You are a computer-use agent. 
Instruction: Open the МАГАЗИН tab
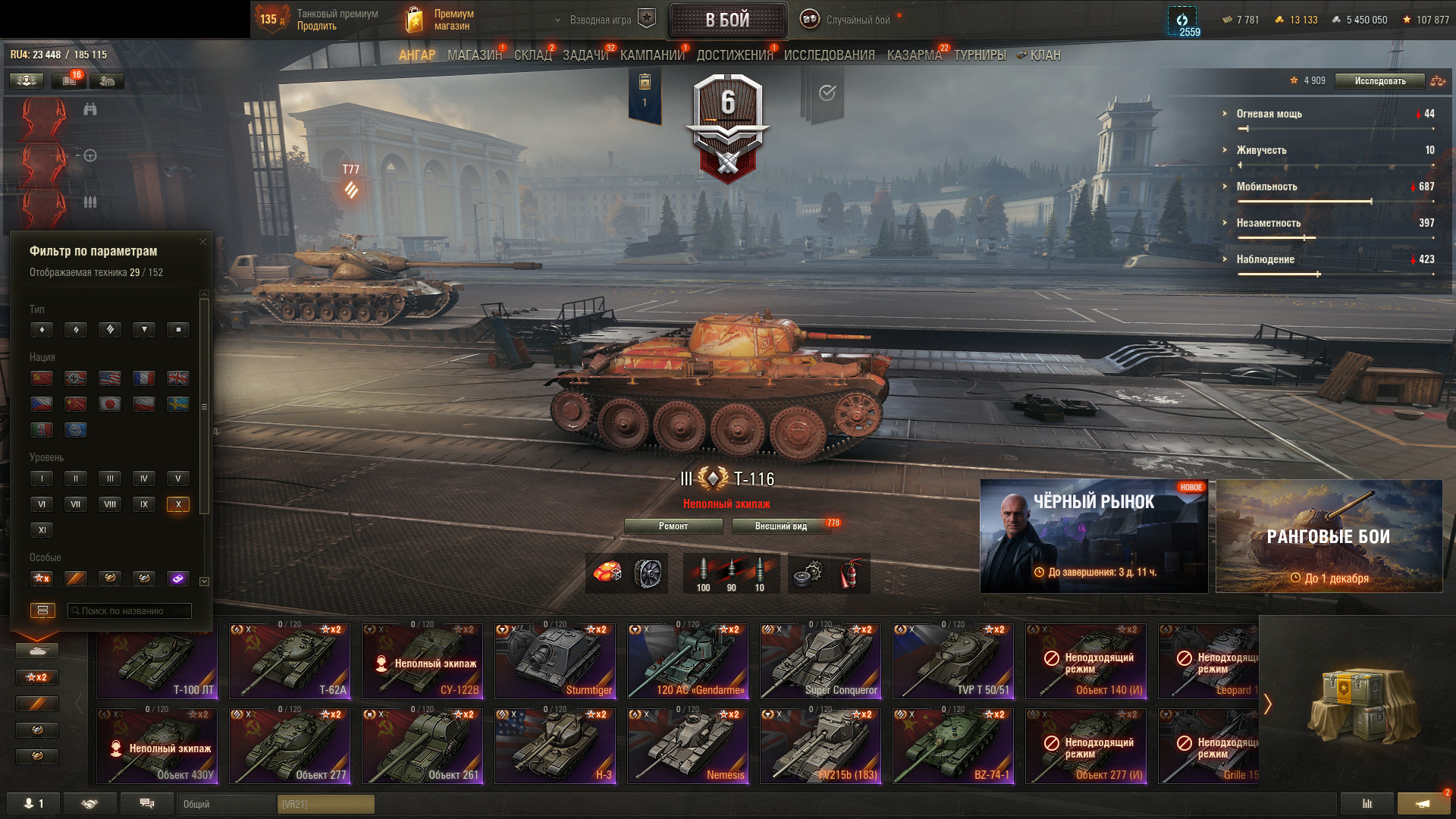[474, 55]
